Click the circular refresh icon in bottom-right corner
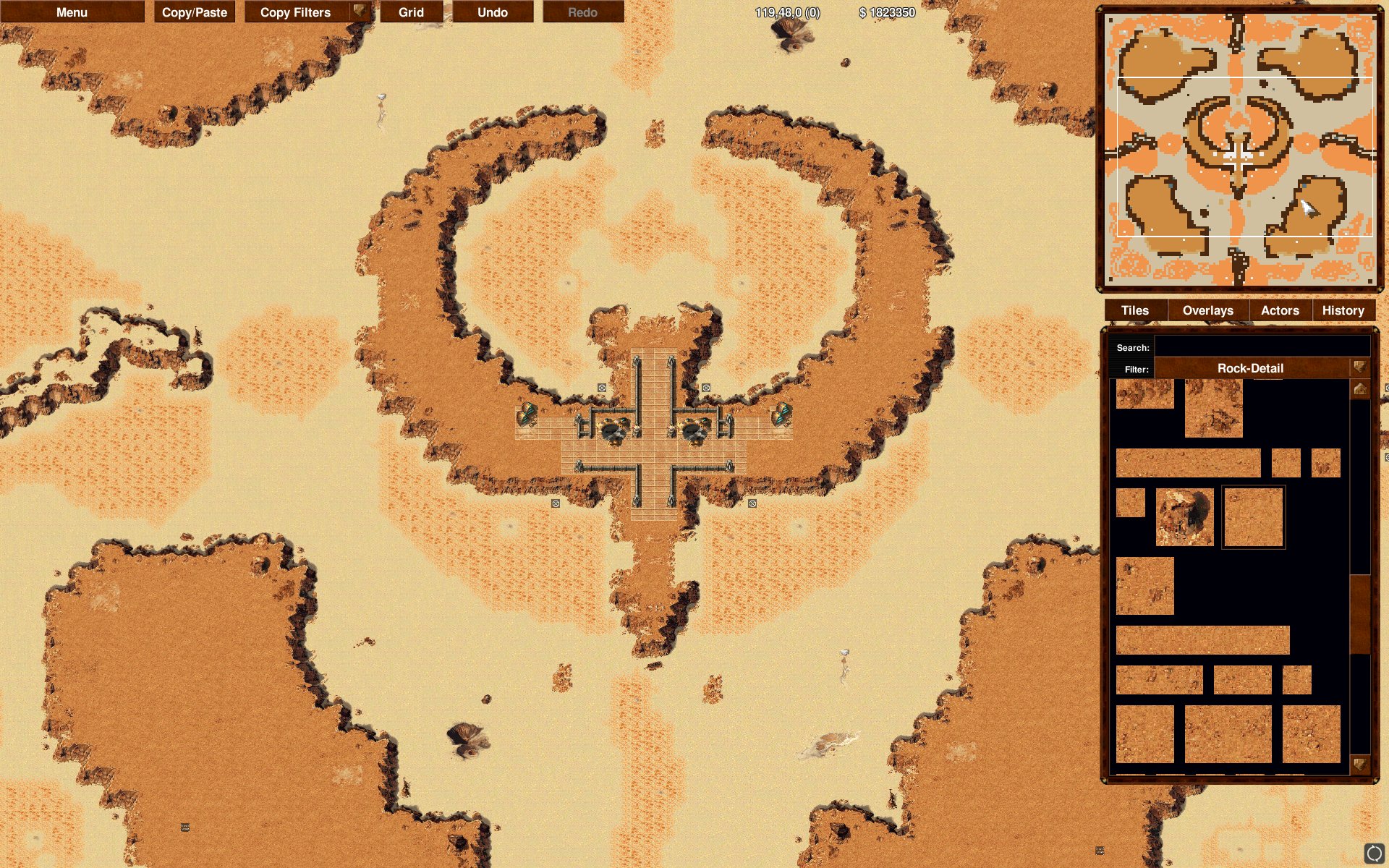The height and width of the screenshot is (868, 1389). coord(1375,854)
